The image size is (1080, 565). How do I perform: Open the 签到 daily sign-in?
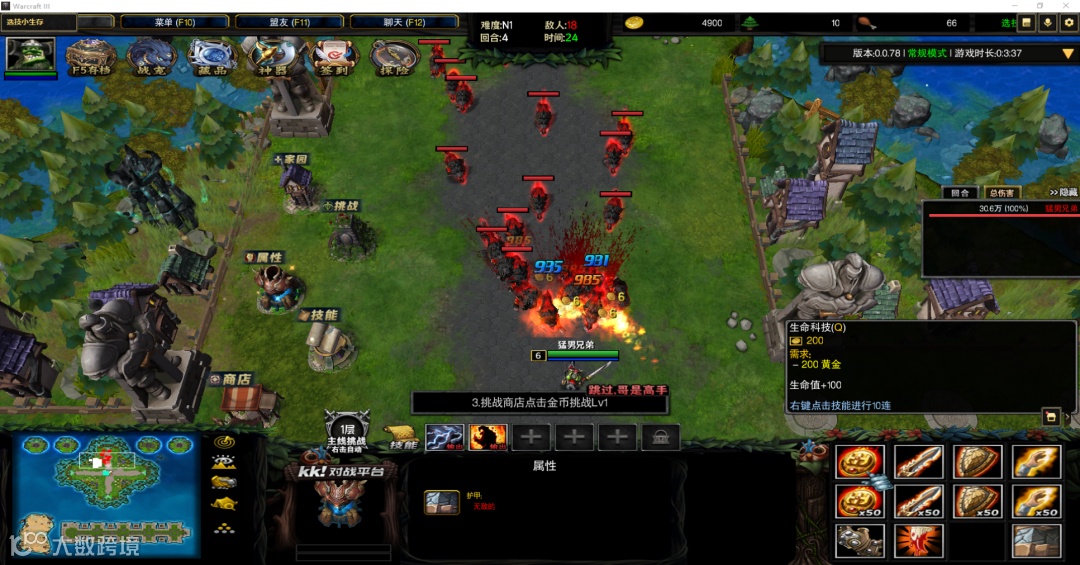tap(333, 57)
